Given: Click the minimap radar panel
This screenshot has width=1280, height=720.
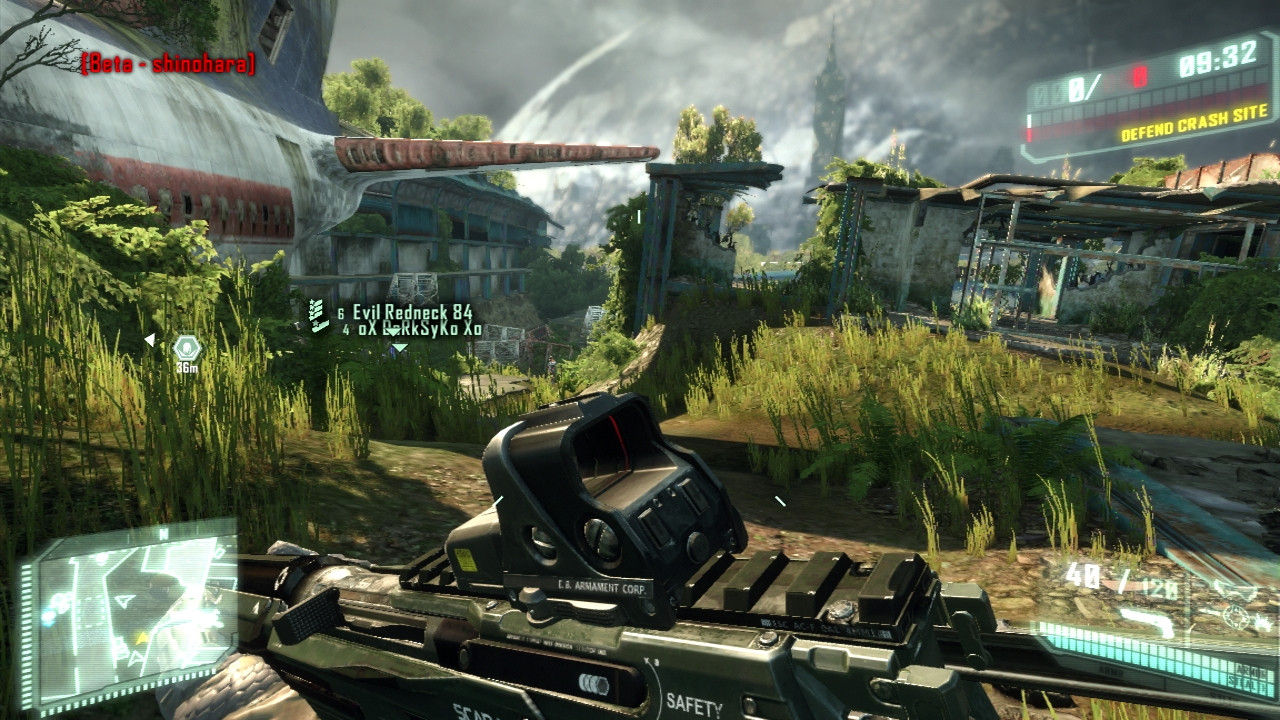Looking at the screenshot, I should 130,615.
